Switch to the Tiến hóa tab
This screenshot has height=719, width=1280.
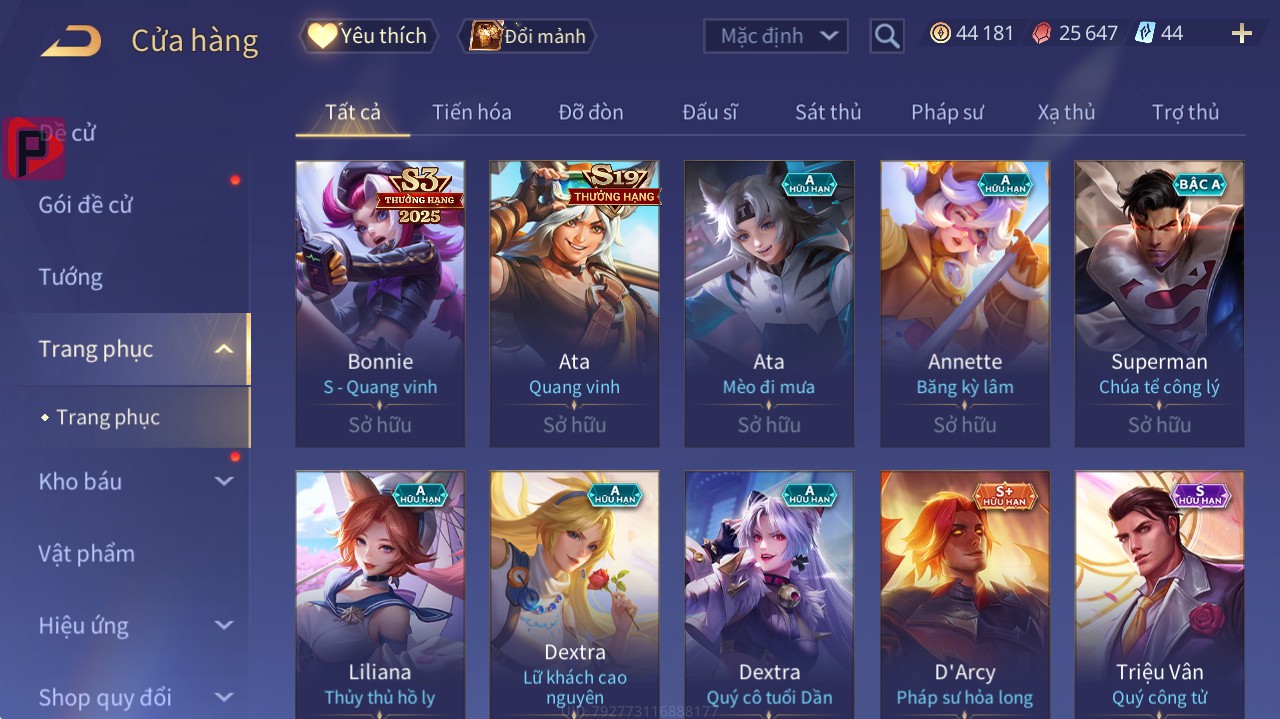point(471,112)
